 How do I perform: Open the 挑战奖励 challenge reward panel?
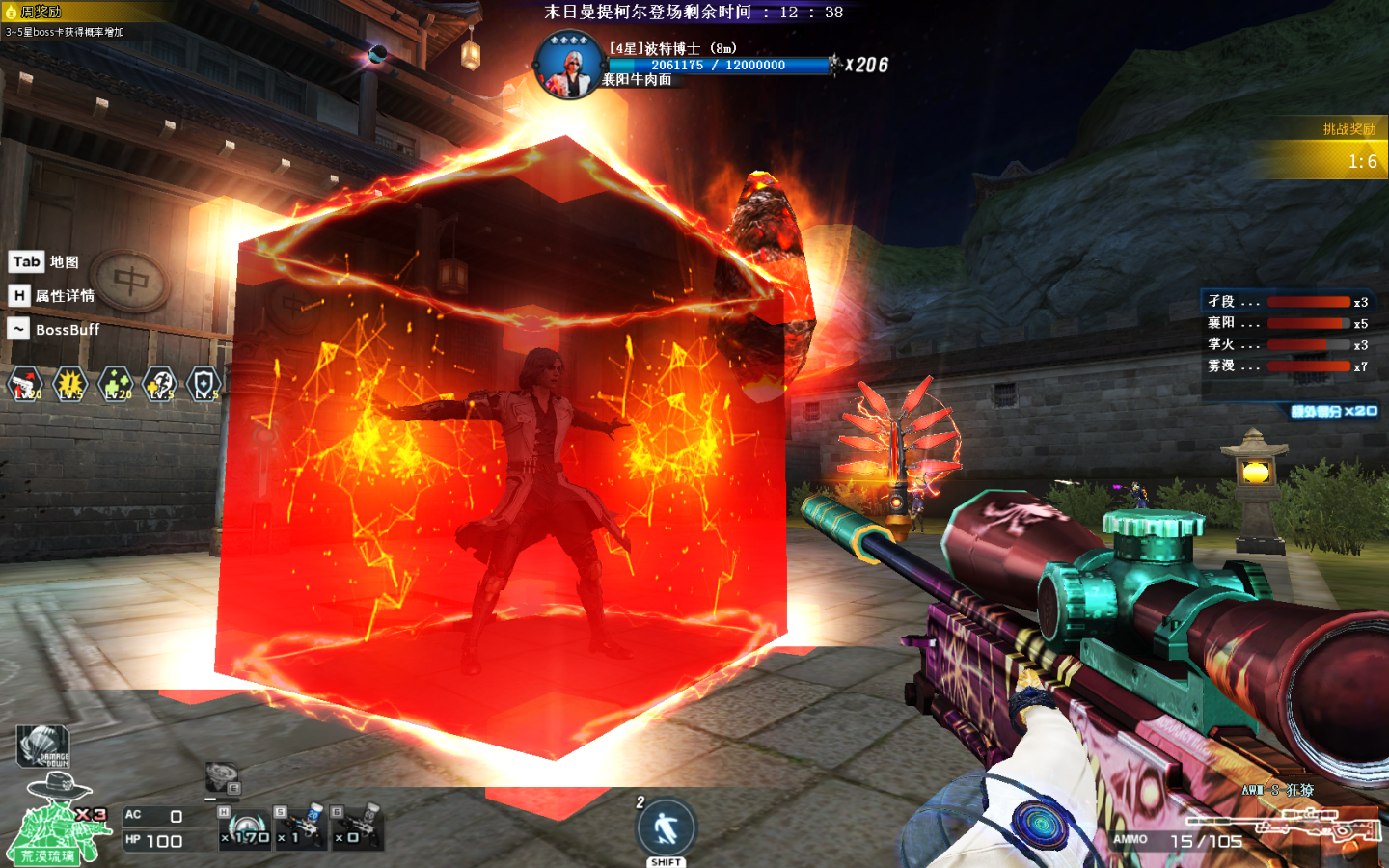[1347, 129]
